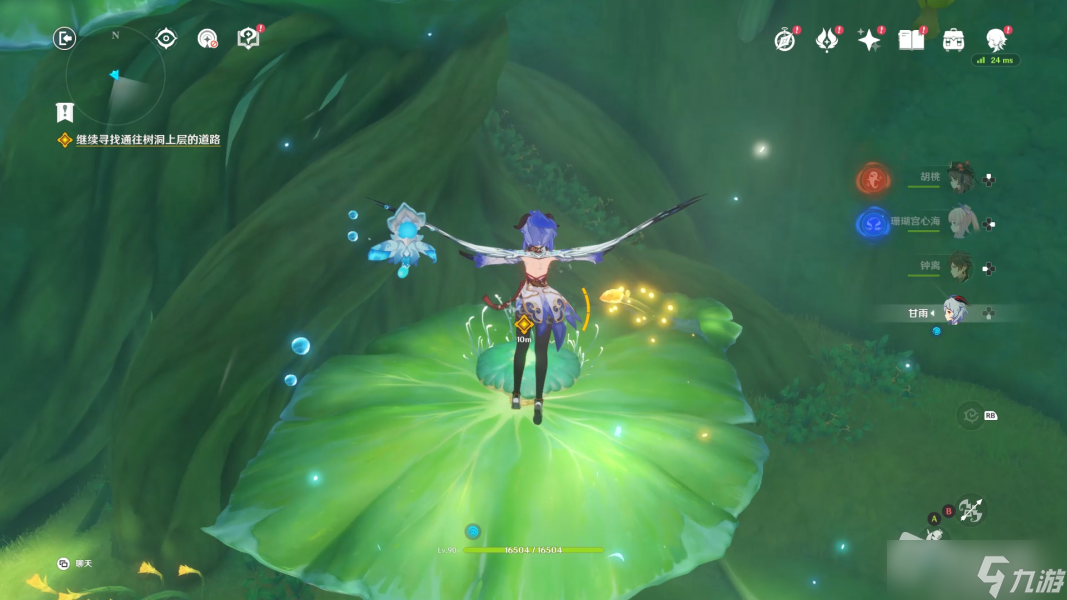Click the quest banner exclamation icon
The image size is (1067, 600).
65,111
